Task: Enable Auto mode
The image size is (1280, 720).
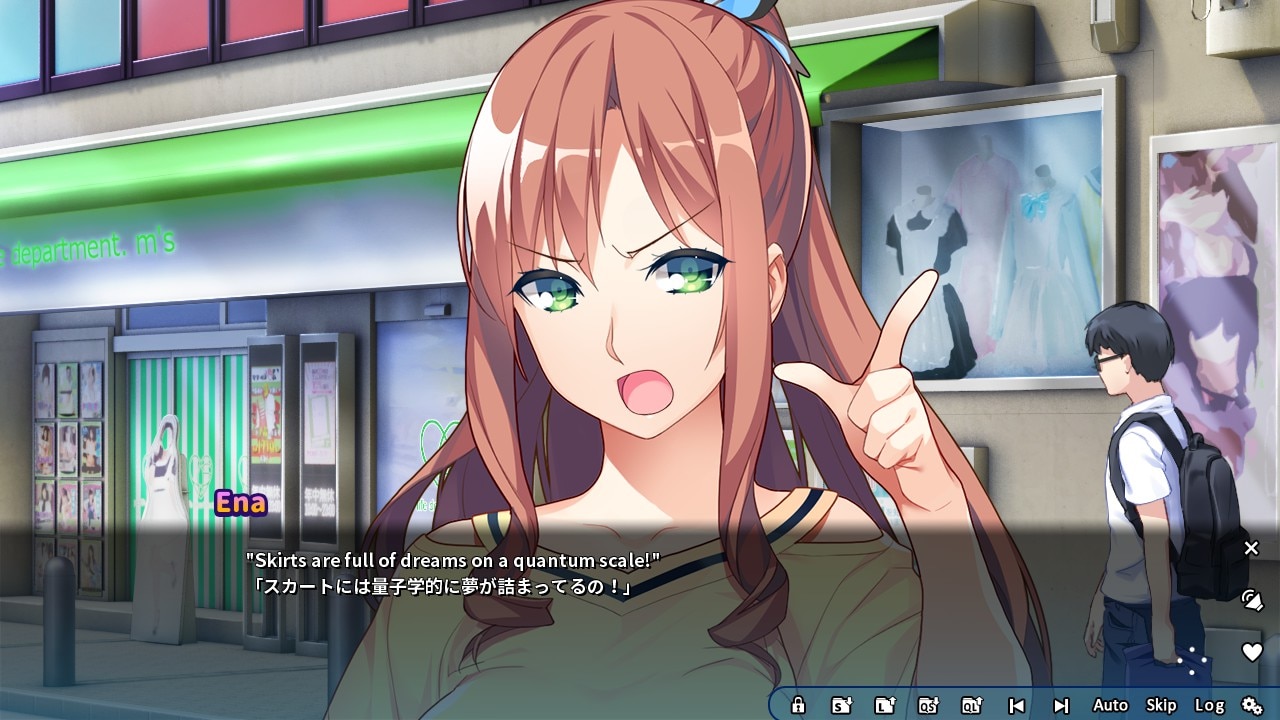Action: click(x=1110, y=705)
